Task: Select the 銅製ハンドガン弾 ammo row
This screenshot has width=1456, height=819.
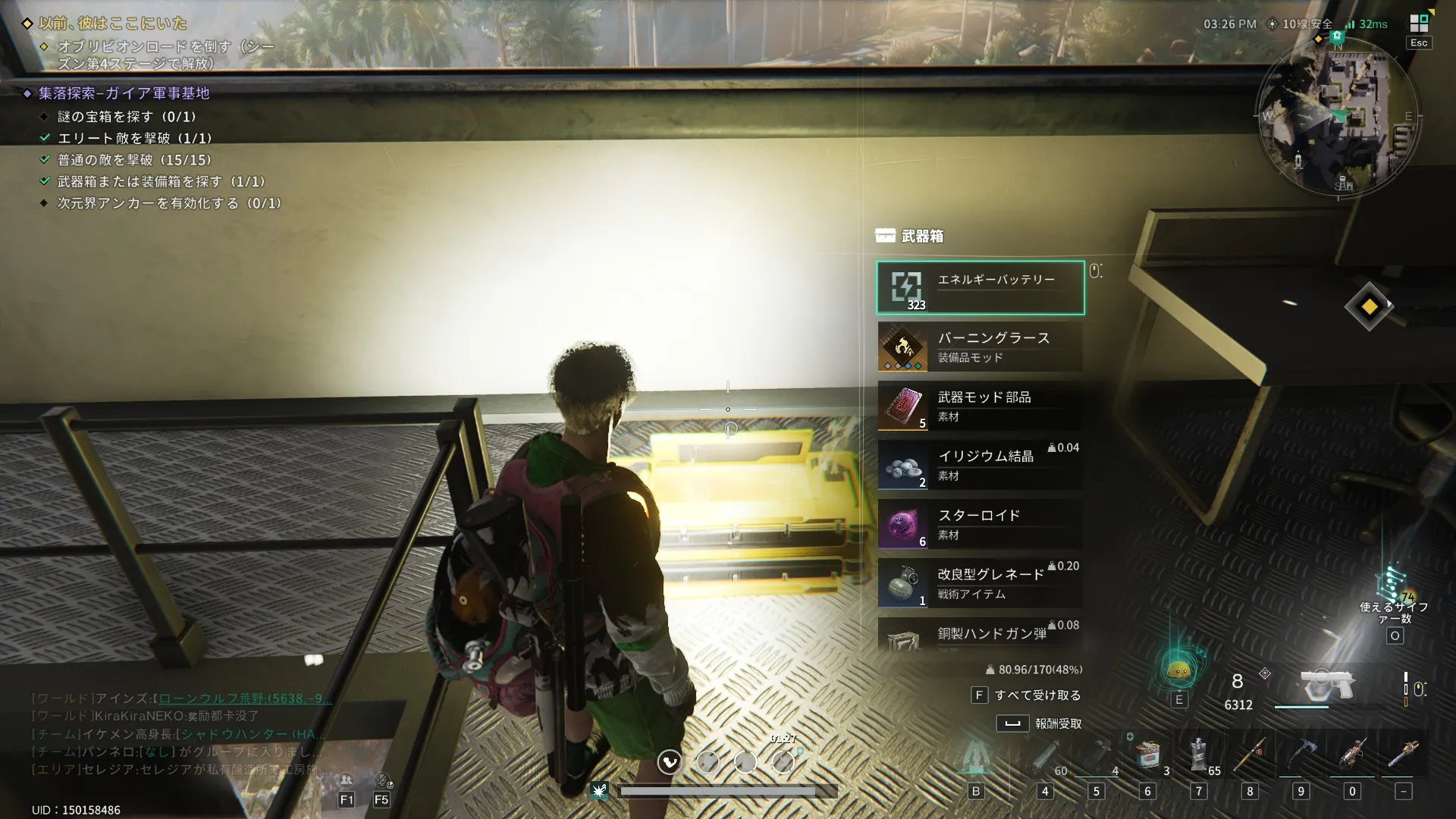Action: click(x=980, y=635)
